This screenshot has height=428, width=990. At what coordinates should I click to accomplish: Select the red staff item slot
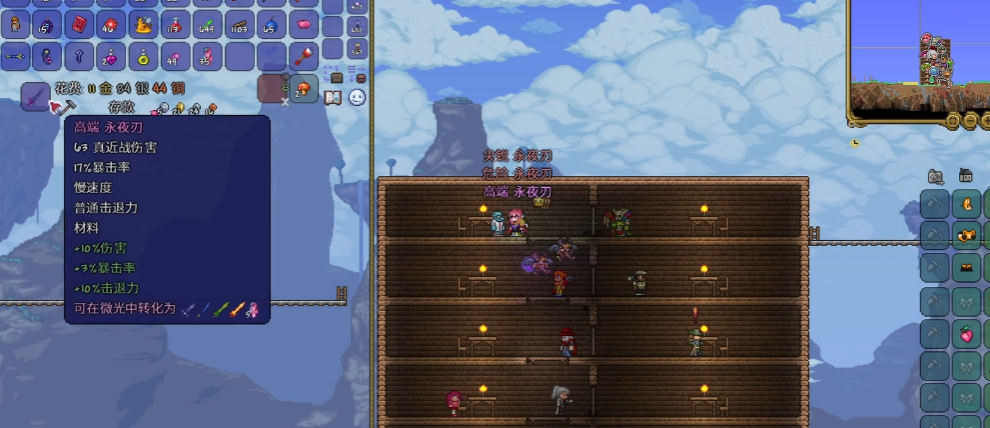tap(304, 56)
